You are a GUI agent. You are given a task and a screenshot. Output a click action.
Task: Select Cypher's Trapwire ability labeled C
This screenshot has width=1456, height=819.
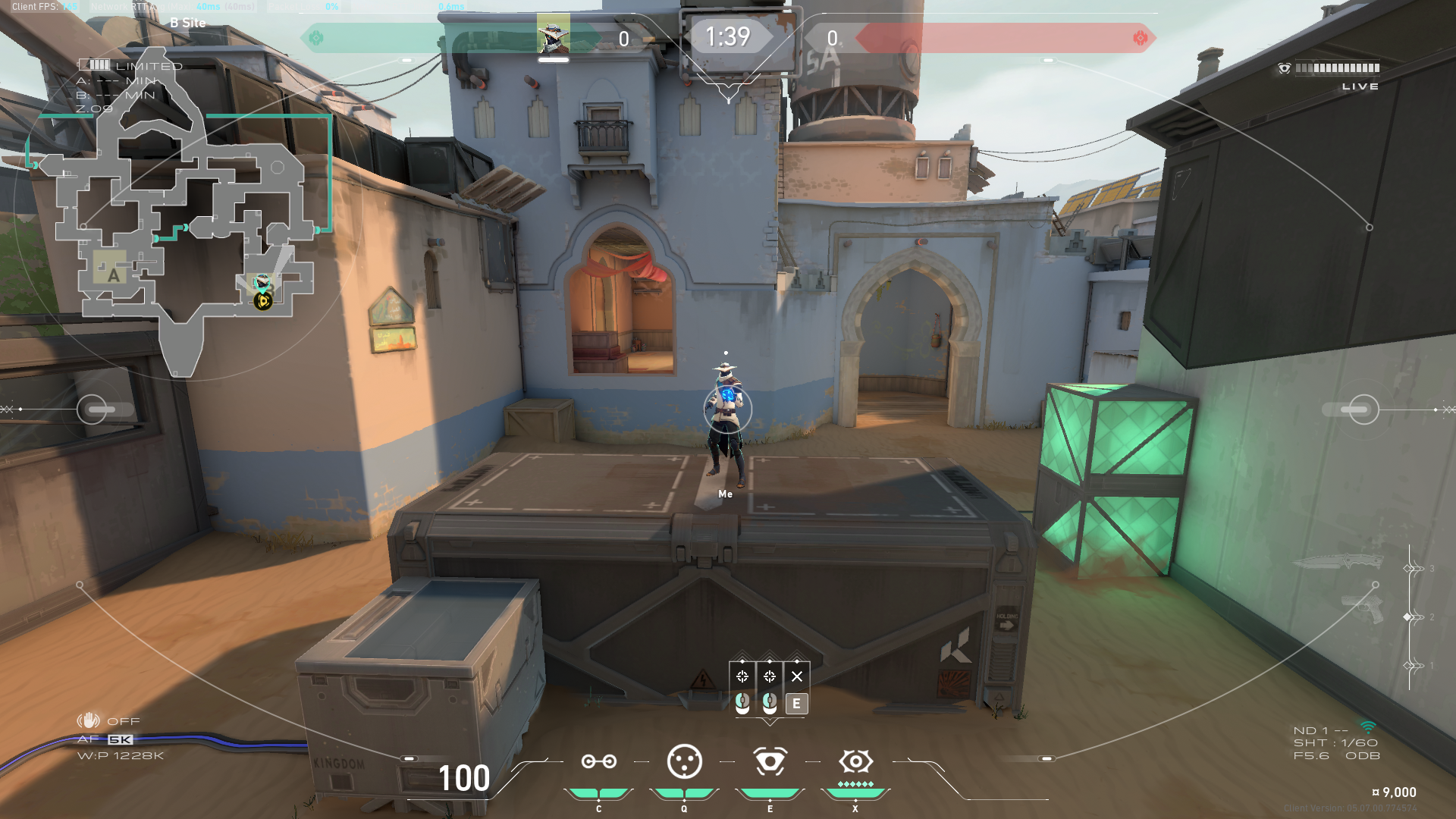[598, 761]
